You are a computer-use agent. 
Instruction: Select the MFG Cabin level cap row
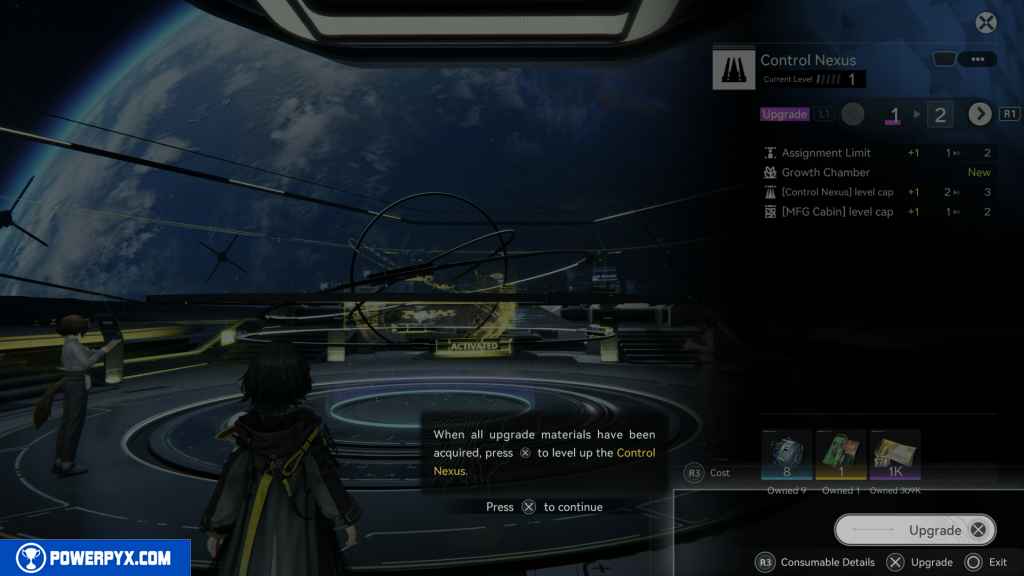click(x=877, y=212)
